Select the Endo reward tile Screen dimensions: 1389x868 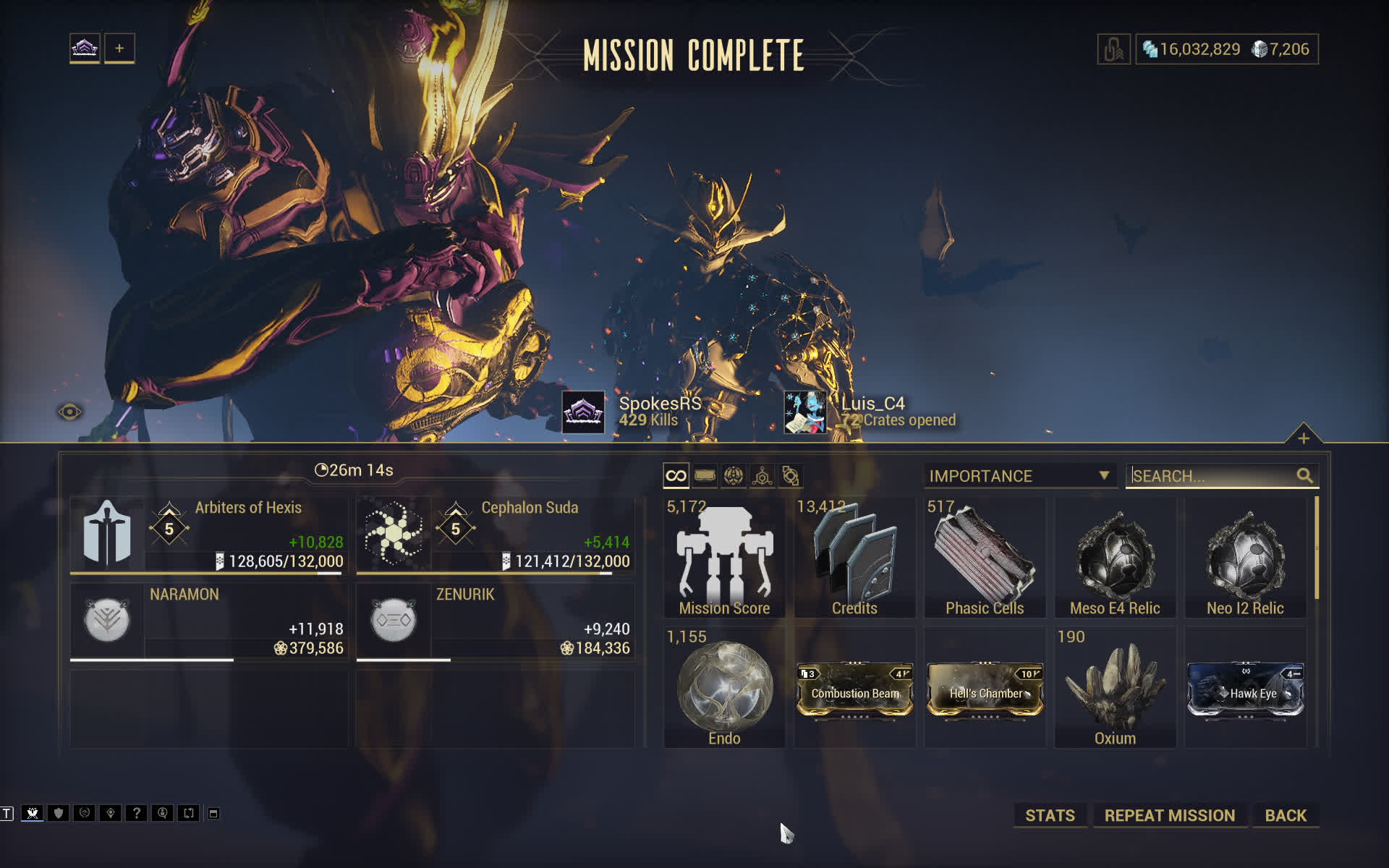tap(724, 687)
